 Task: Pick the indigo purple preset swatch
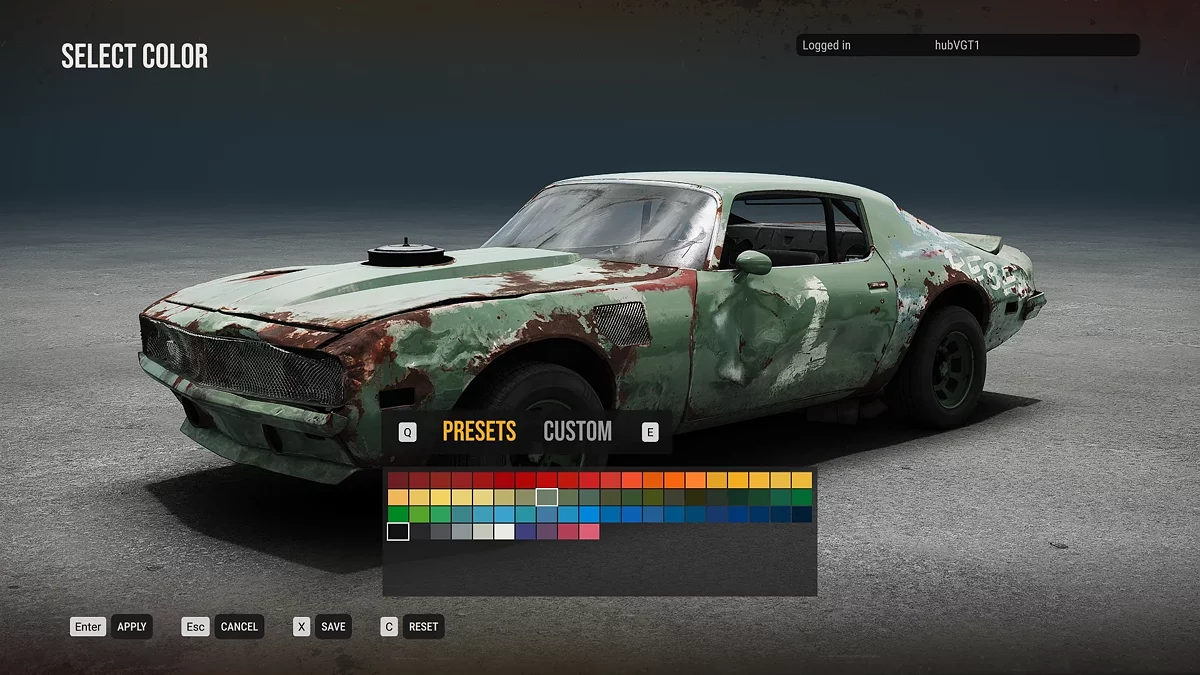coord(525,531)
